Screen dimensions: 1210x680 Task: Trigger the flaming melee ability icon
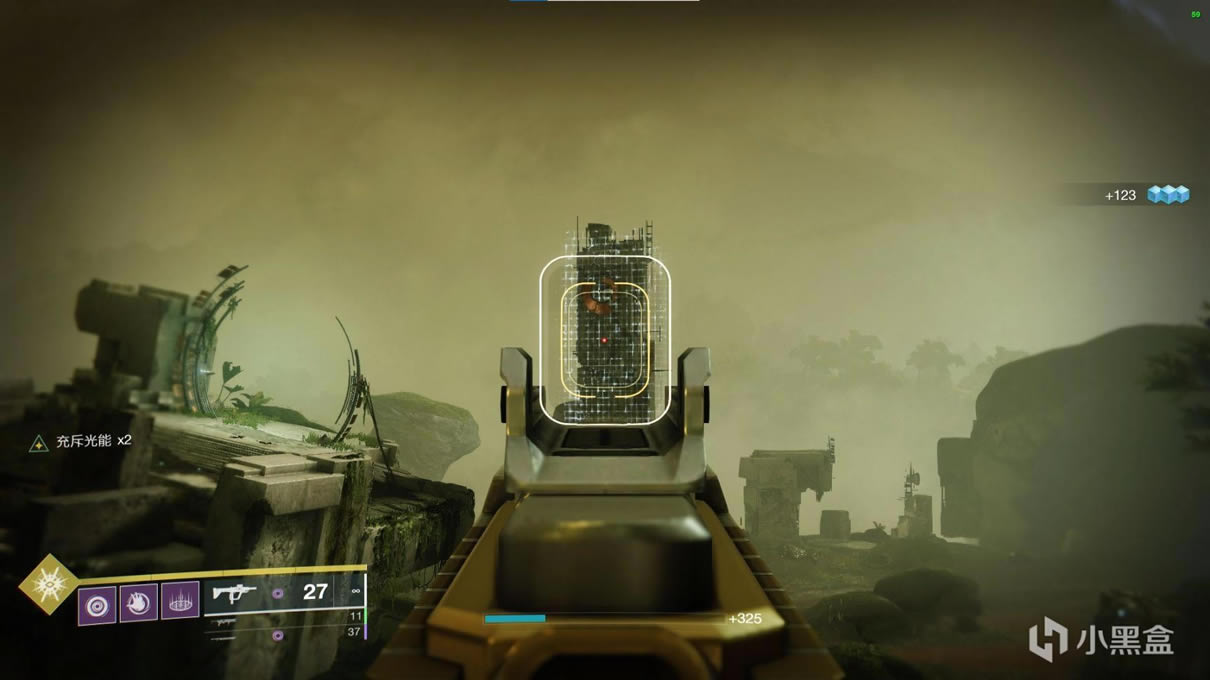pyautogui.click(x=139, y=603)
